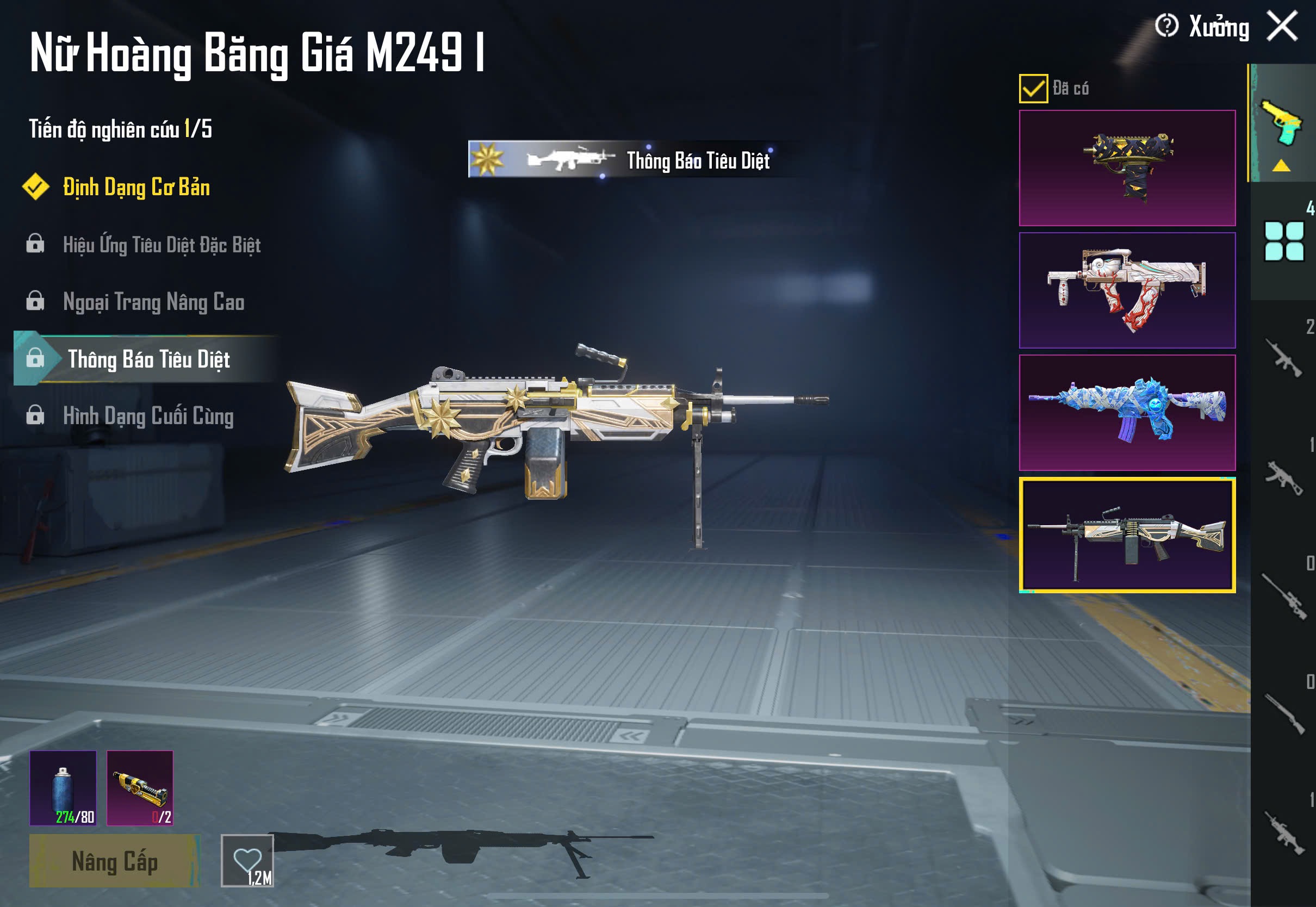Image resolution: width=1316 pixels, height=907 pixels.
Task: Like the skin with the heart button
Action: tap(247, 860)
